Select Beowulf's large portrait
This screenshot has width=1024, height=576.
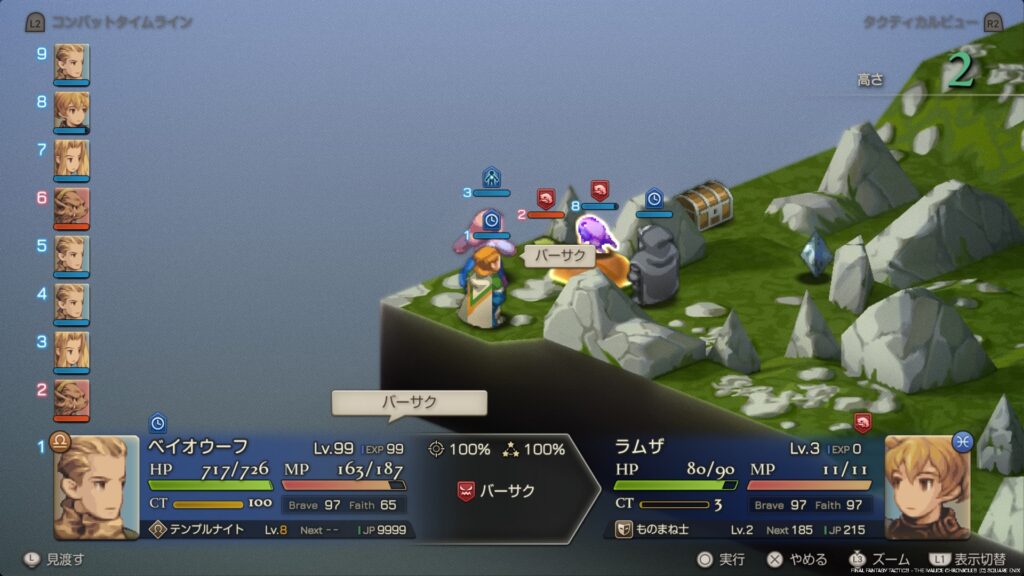97,488
